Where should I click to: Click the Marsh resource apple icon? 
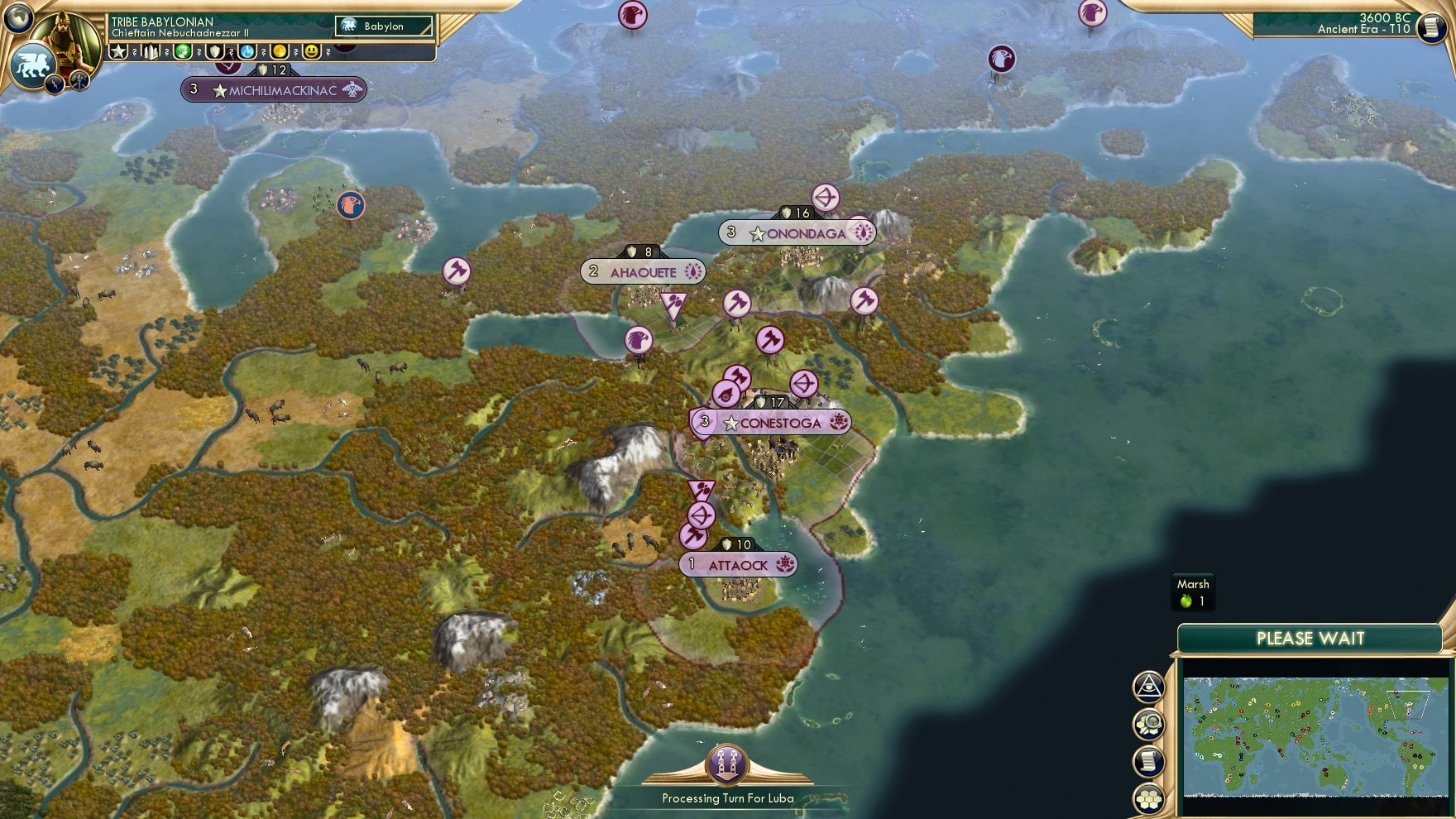click(1187, 600)
